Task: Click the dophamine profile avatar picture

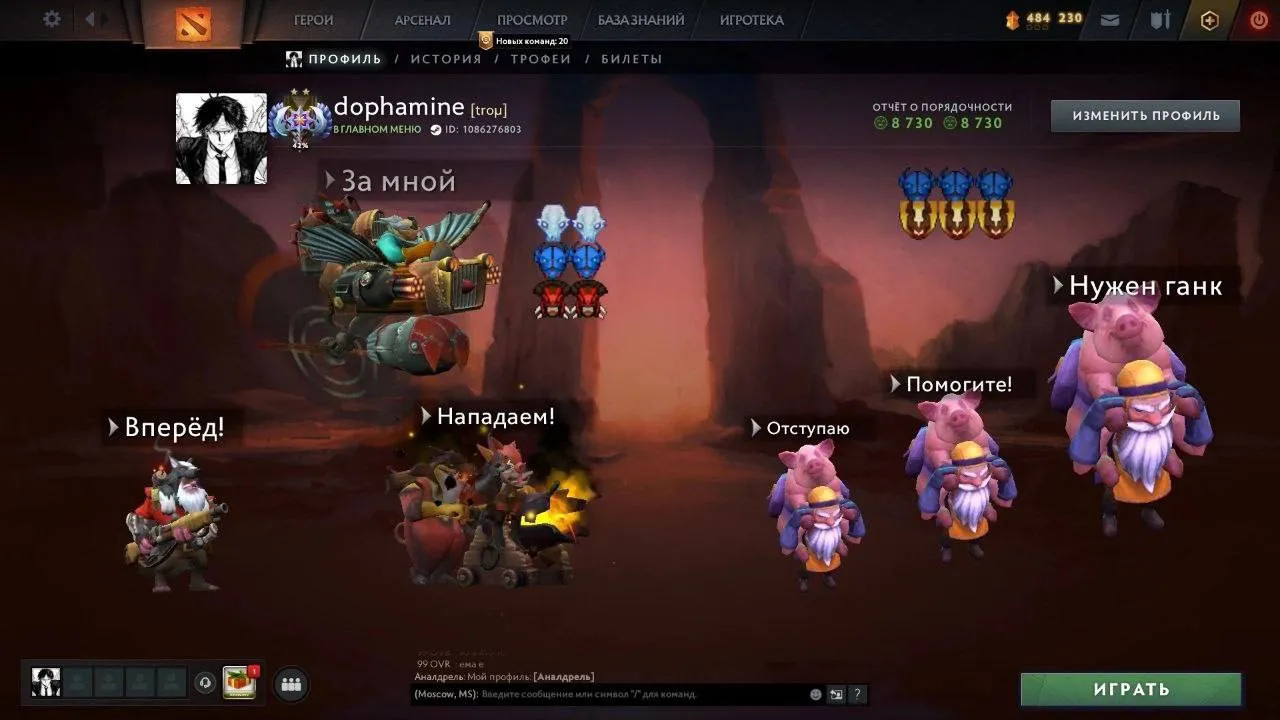Action: click(221, 139)
